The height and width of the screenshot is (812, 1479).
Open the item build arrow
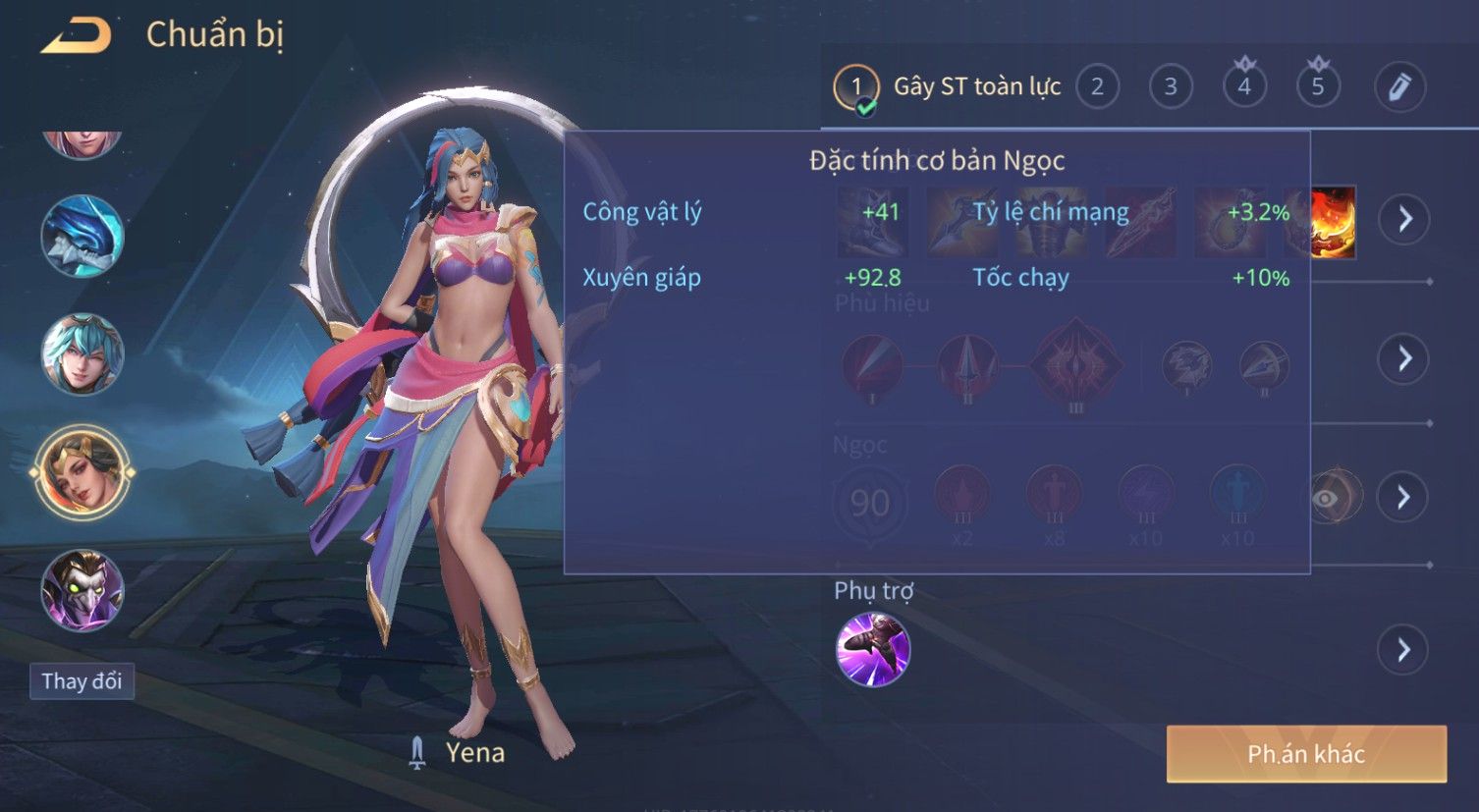point(1404,219)
